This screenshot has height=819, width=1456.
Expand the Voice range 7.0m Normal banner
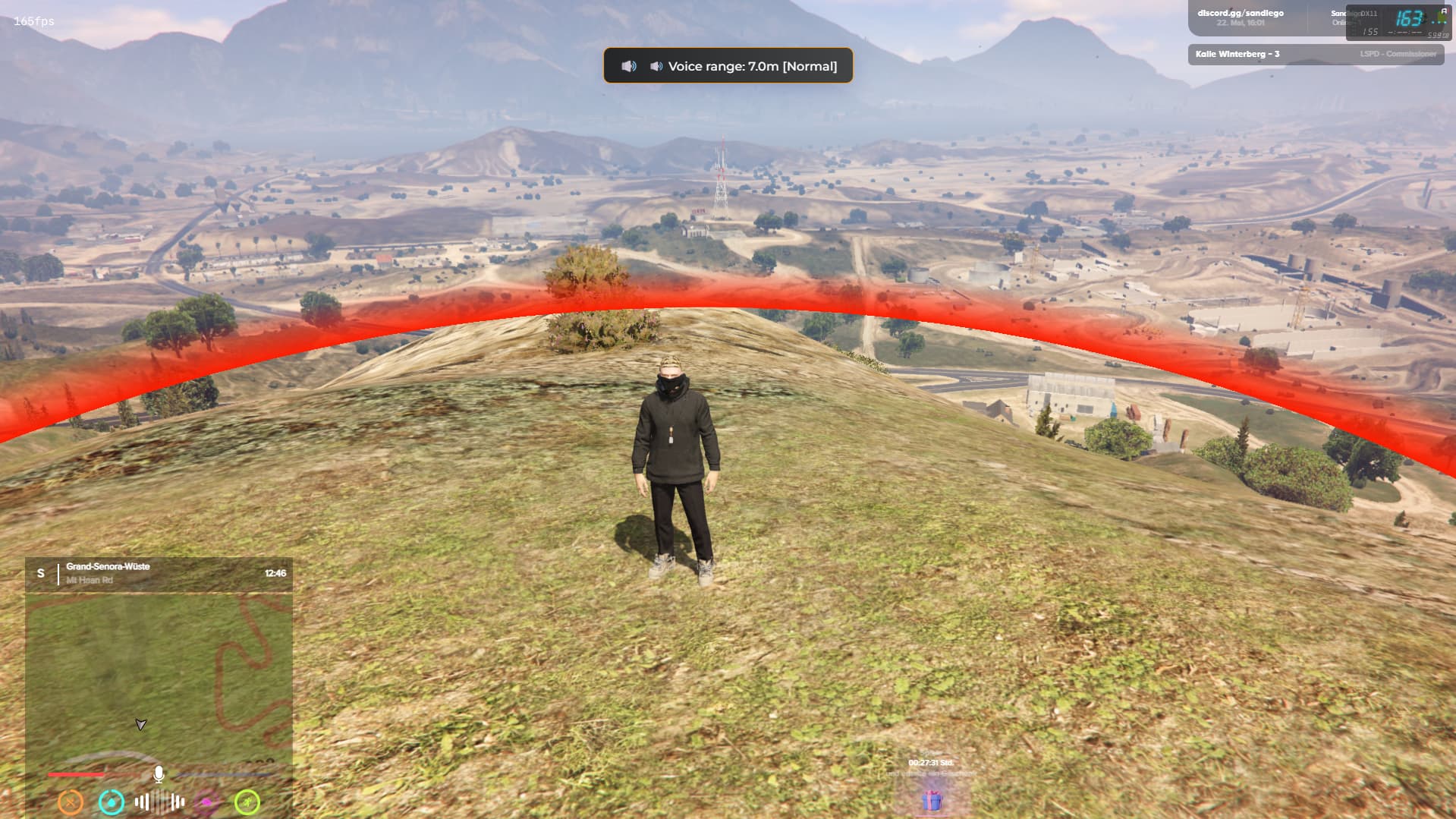point(727,66)
